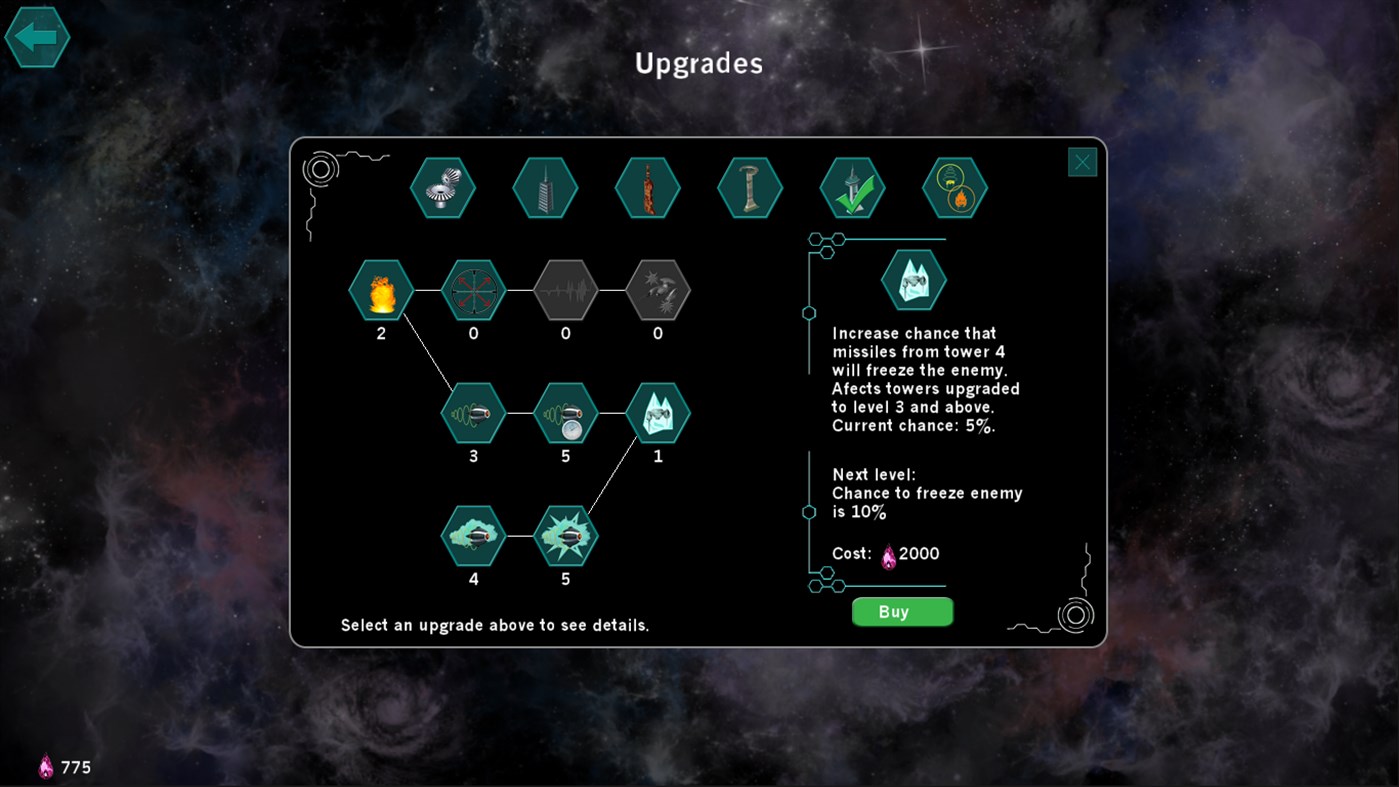The width and height of the screenshot is (1399, 787).
Task: Select the freeze missile upgrade hexagon
Action: (x=658, y=413)
